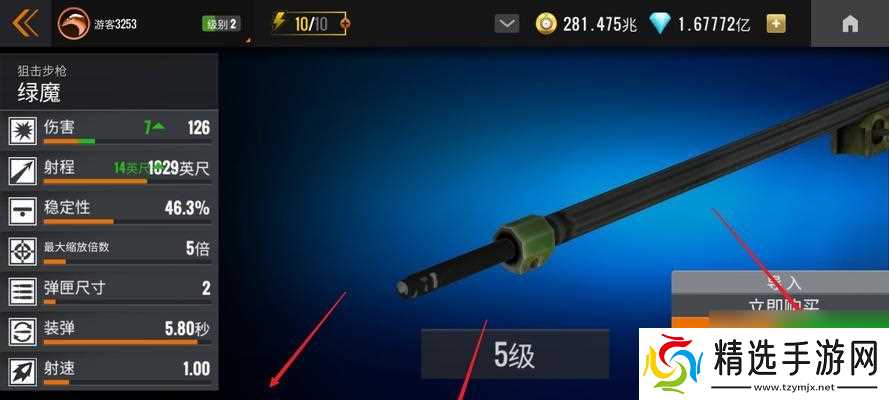The height and width of the screenshot is (400, 889).
Task: Go back using the double-arrow button
Action: click(24, 23)
